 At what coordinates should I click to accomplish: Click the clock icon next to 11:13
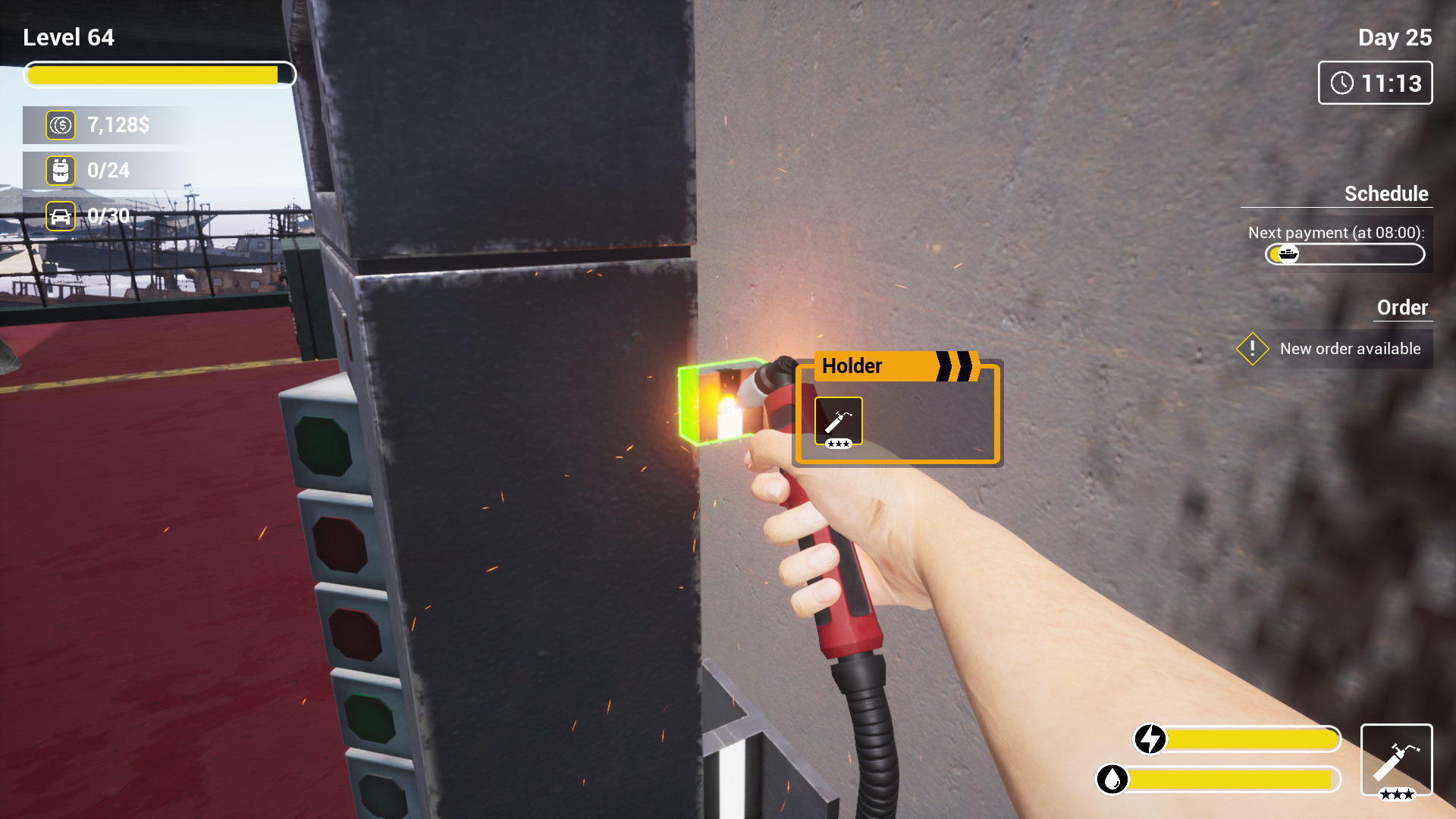coord(1342,83)
